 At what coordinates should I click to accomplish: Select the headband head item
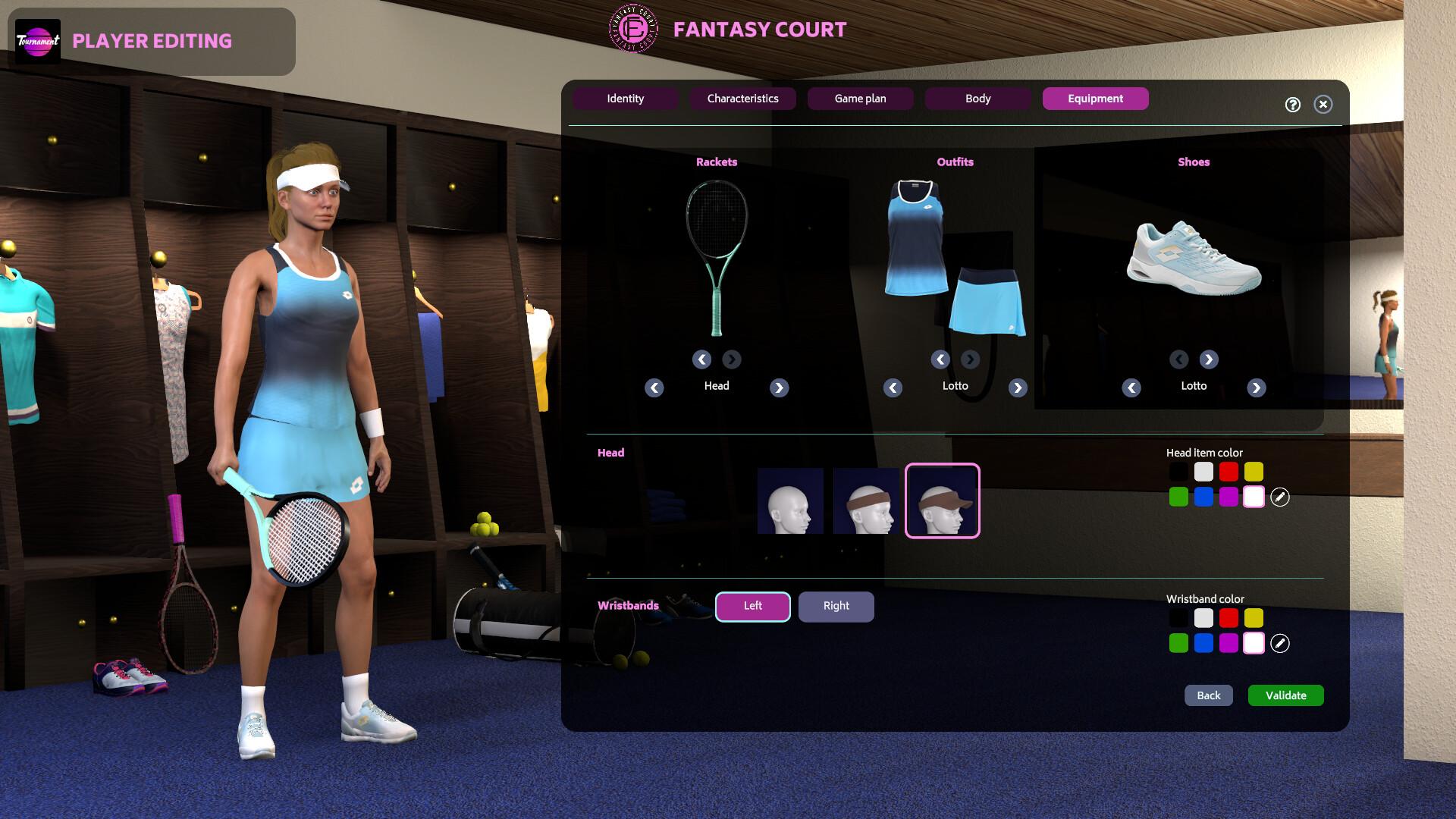(867, 500)
